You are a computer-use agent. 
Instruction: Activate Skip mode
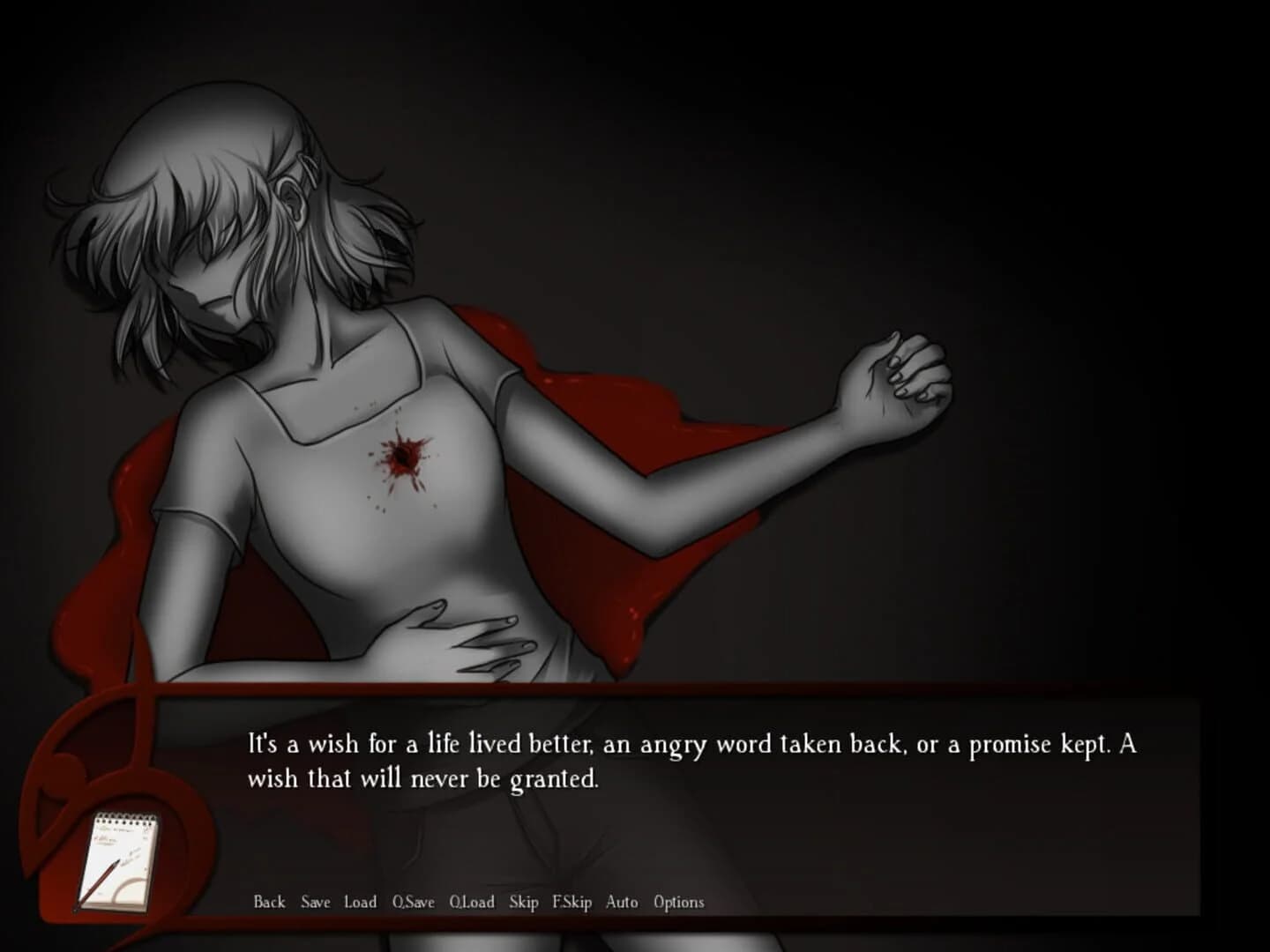(x=524, y=903)
